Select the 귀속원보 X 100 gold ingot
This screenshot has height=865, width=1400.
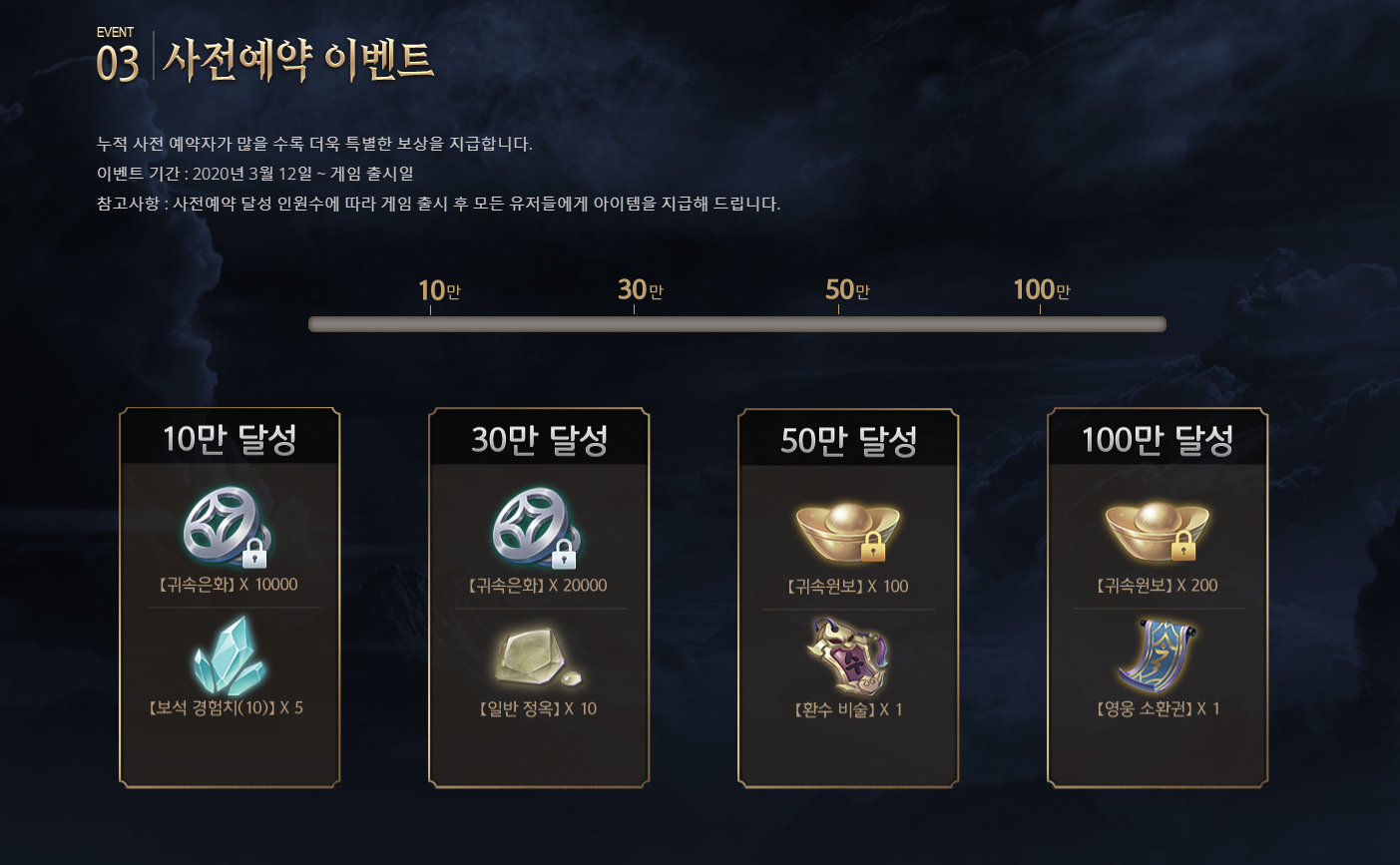[848, 531]
